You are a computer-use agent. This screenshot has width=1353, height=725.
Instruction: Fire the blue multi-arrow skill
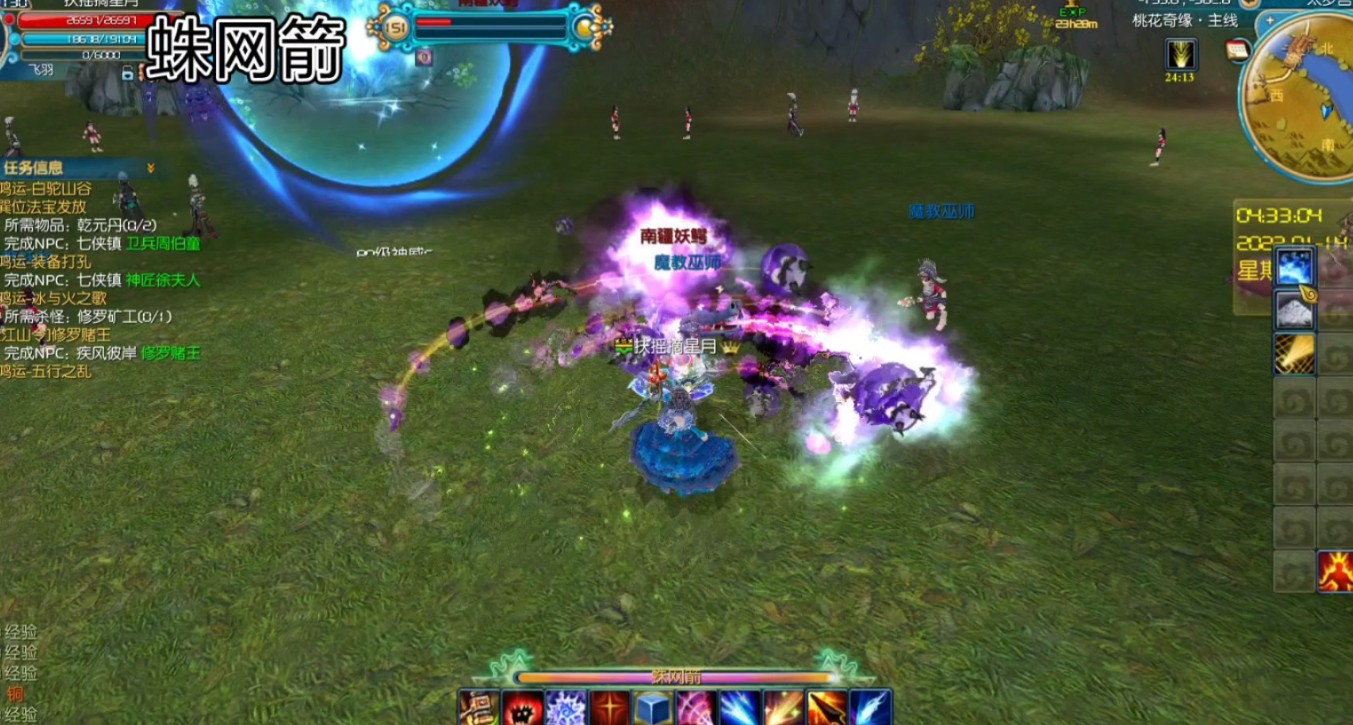tap(739, 708)
